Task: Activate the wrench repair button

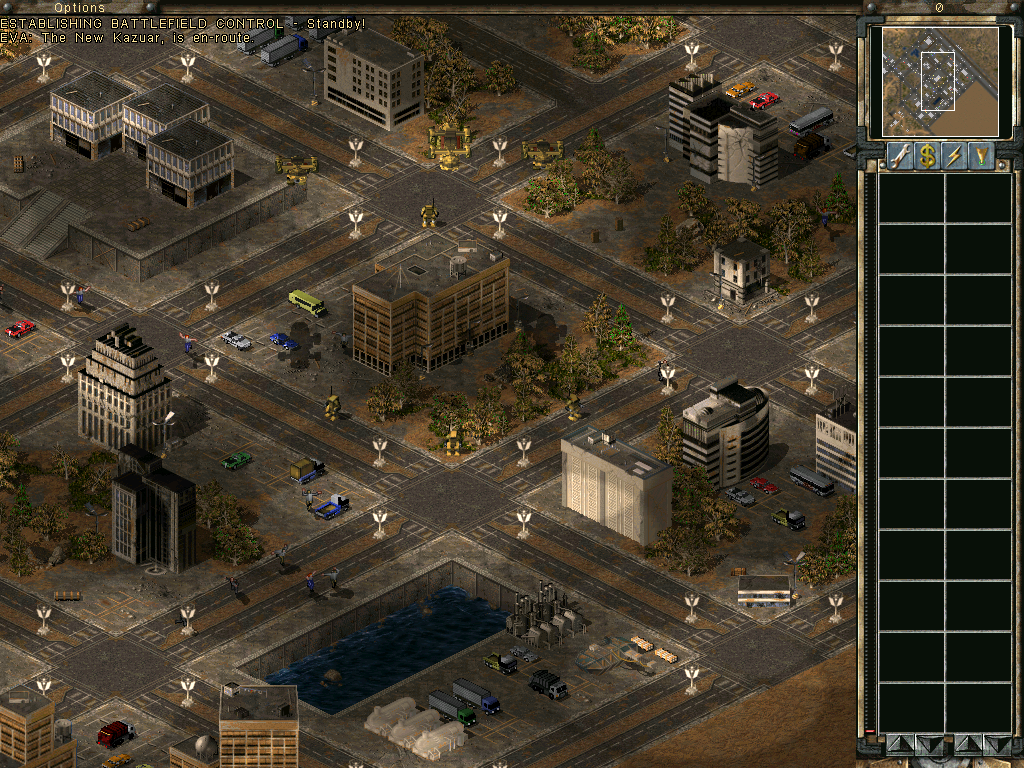Action: 899,156
